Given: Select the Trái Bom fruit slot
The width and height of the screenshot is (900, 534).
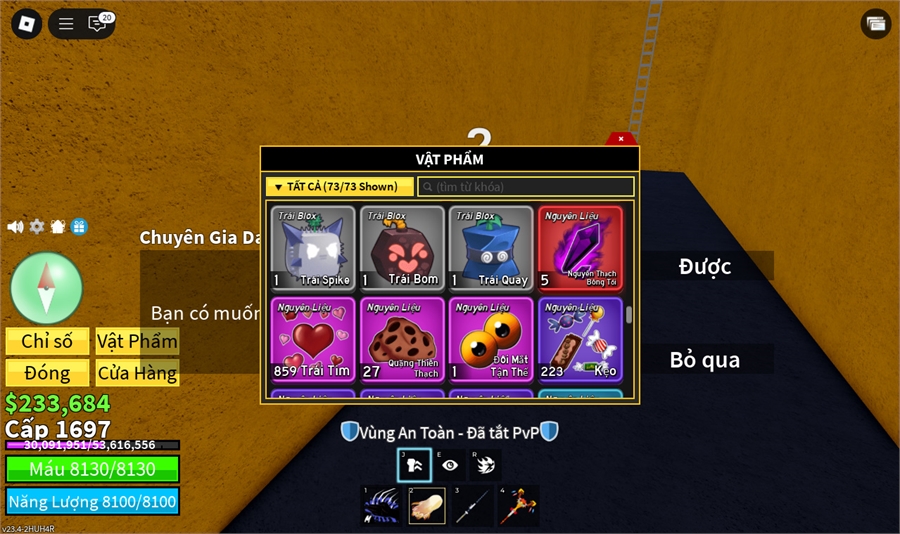Looking at the screenshot, I should tap(402, 248).
